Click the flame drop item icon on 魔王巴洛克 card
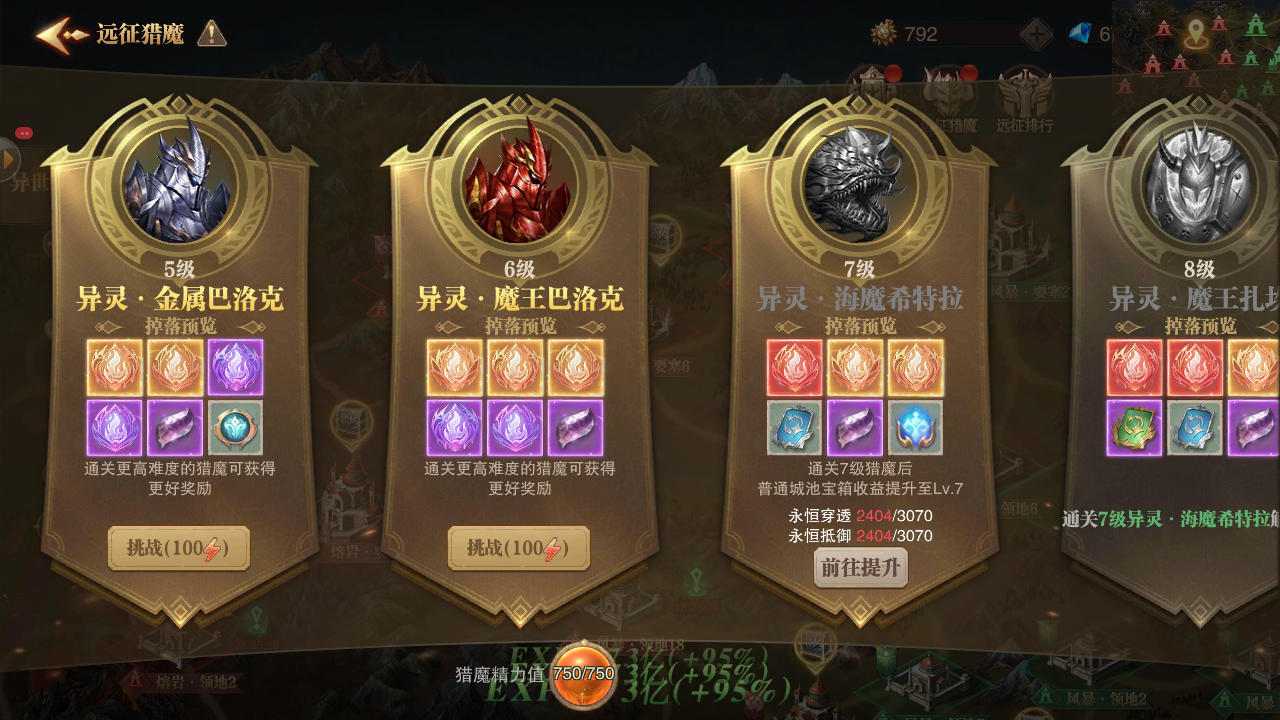 [x=455, y=366]
